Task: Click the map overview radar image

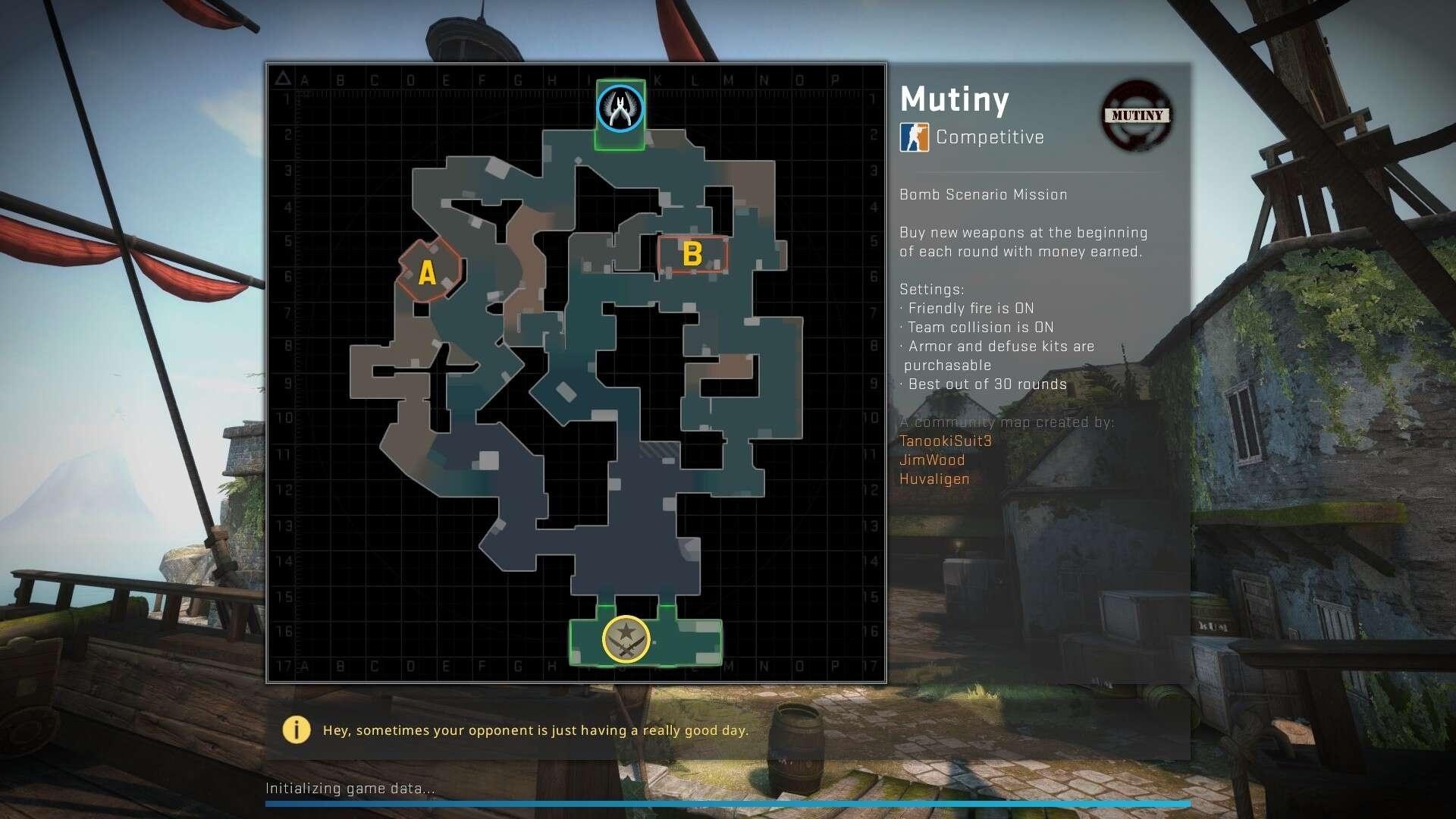Action: pos(576,372)
